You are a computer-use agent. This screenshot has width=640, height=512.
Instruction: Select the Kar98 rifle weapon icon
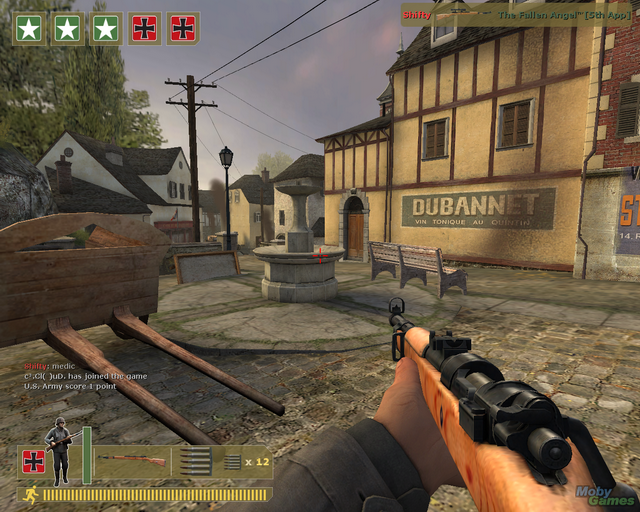[x=133, y=460]
